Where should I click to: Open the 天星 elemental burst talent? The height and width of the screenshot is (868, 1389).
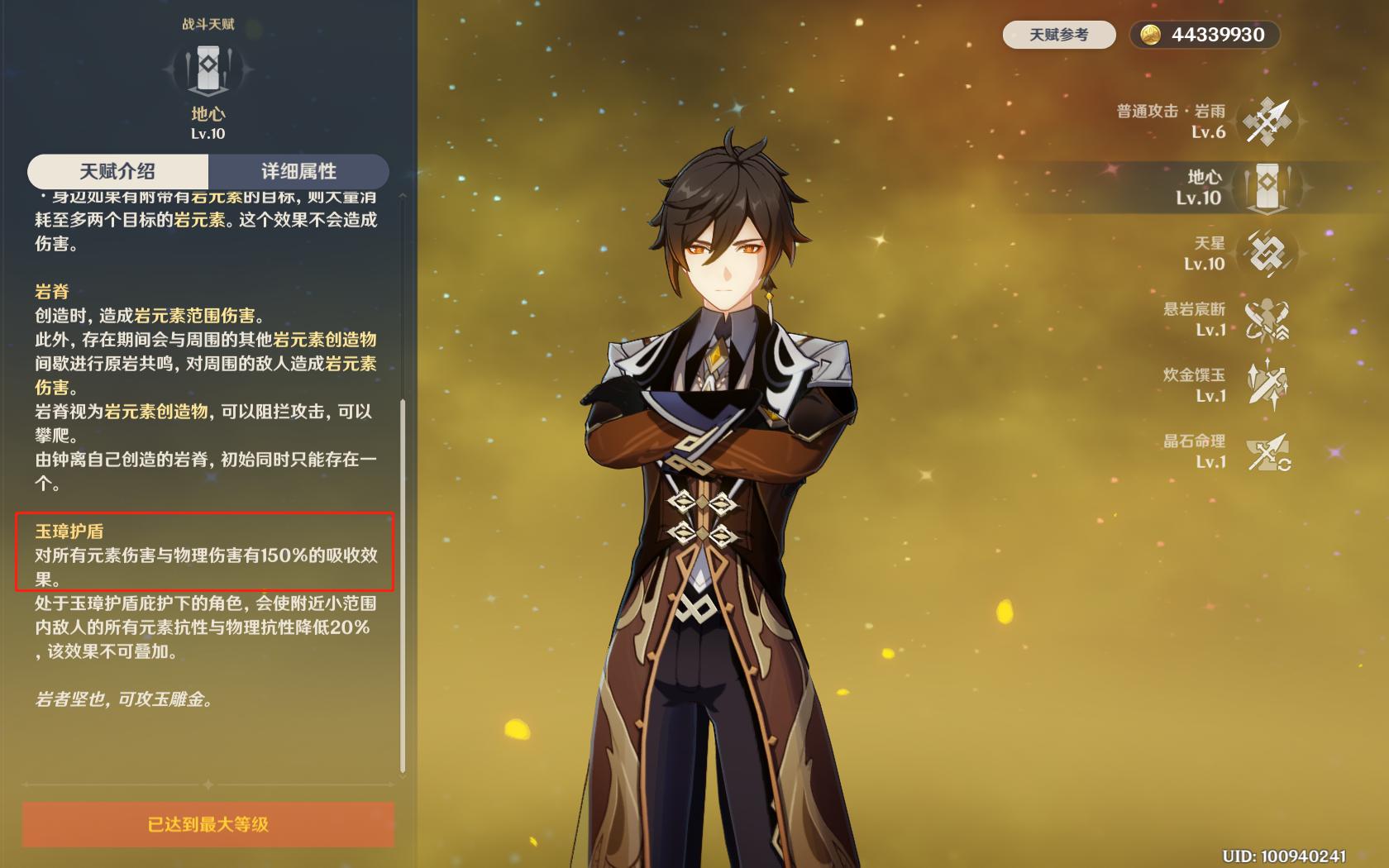tap(1267, 252)
